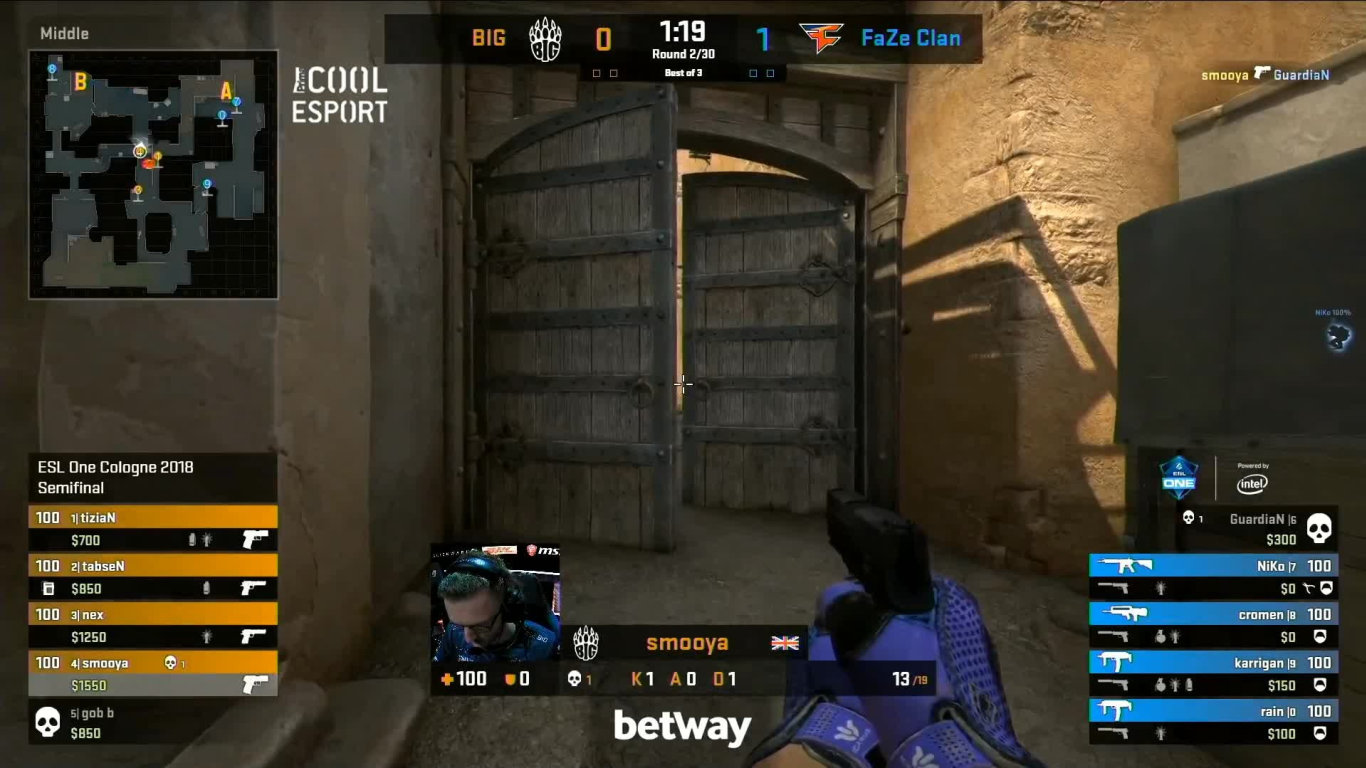Select tabseN in the BIG roster
Image resolution: width=1366 pixels, height=768 pixels.
[153, 577]
